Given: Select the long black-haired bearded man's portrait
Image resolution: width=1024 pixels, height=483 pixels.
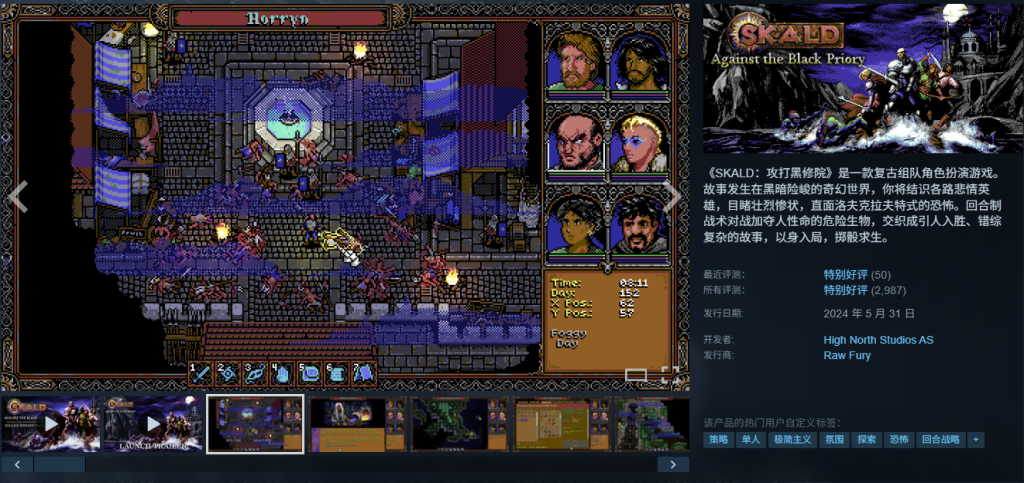Looking at the screenshot, I should point(639,62).
